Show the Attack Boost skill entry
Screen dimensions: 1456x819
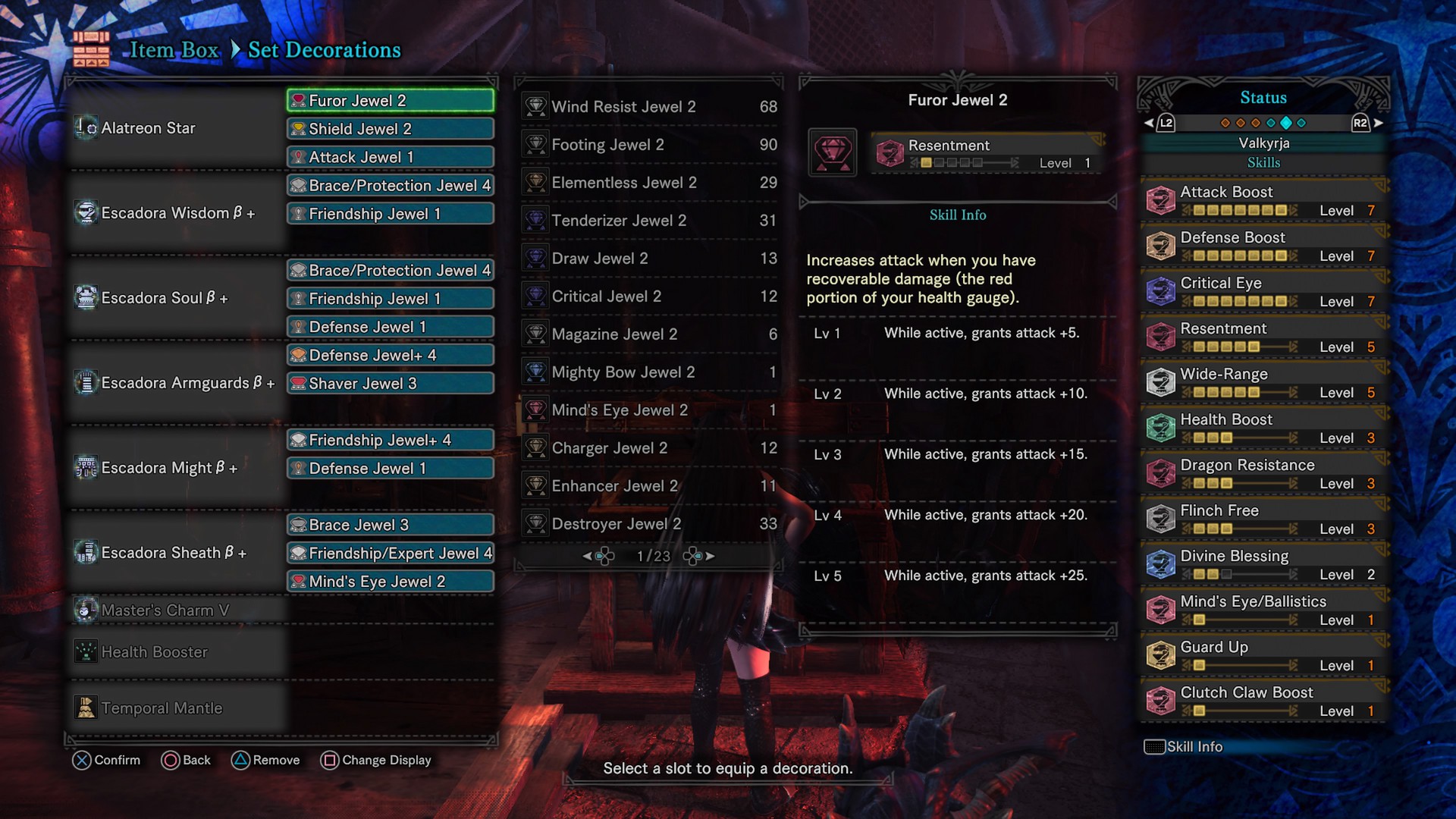point(1263,200)
